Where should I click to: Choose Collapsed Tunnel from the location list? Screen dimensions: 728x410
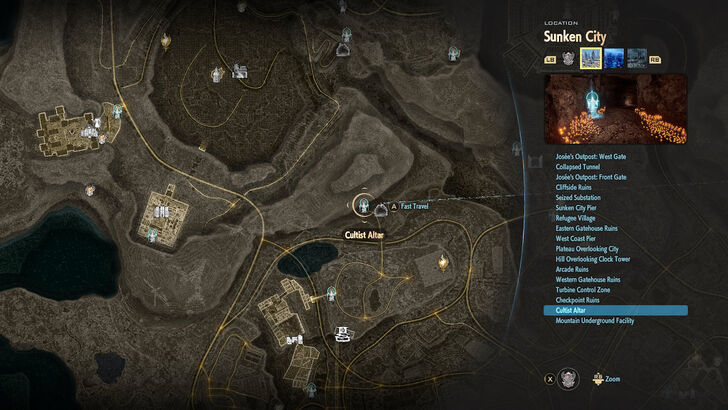pyautogui.click(x=576, y=167)
